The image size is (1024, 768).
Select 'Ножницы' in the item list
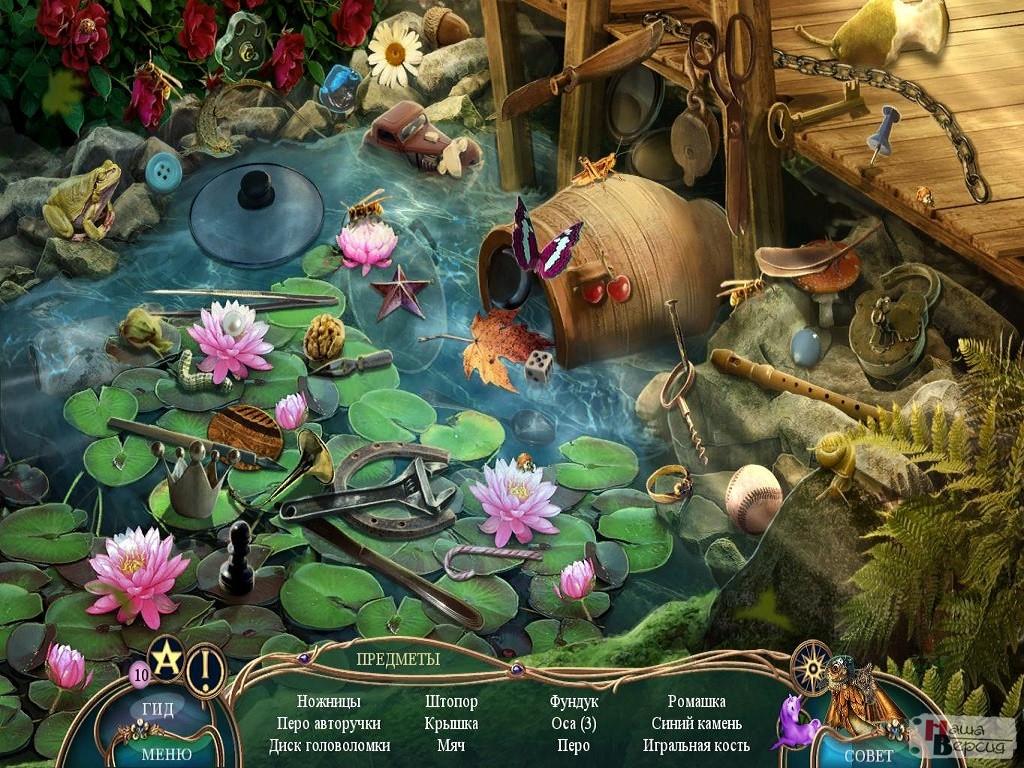pos(329,702)
